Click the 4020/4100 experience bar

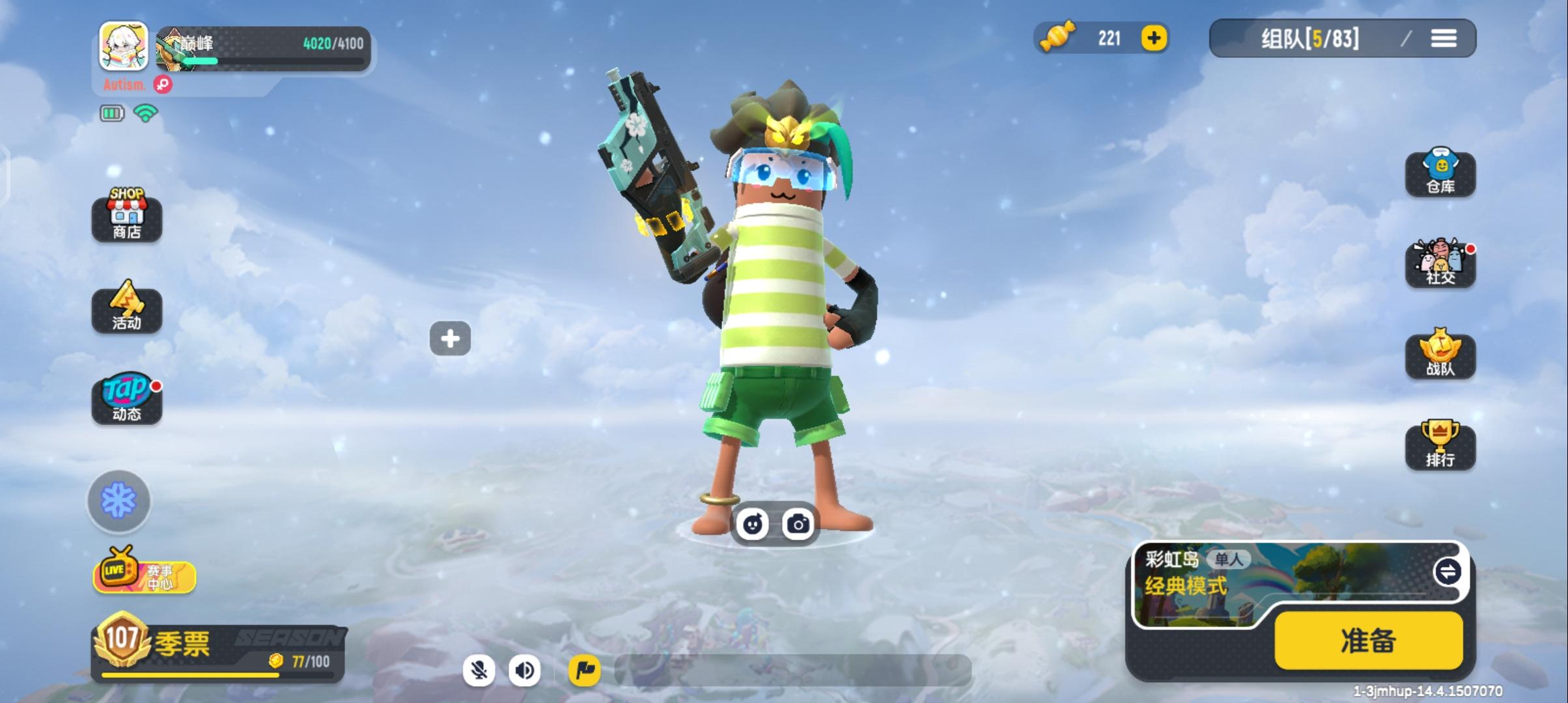click(x=280, y=47)
